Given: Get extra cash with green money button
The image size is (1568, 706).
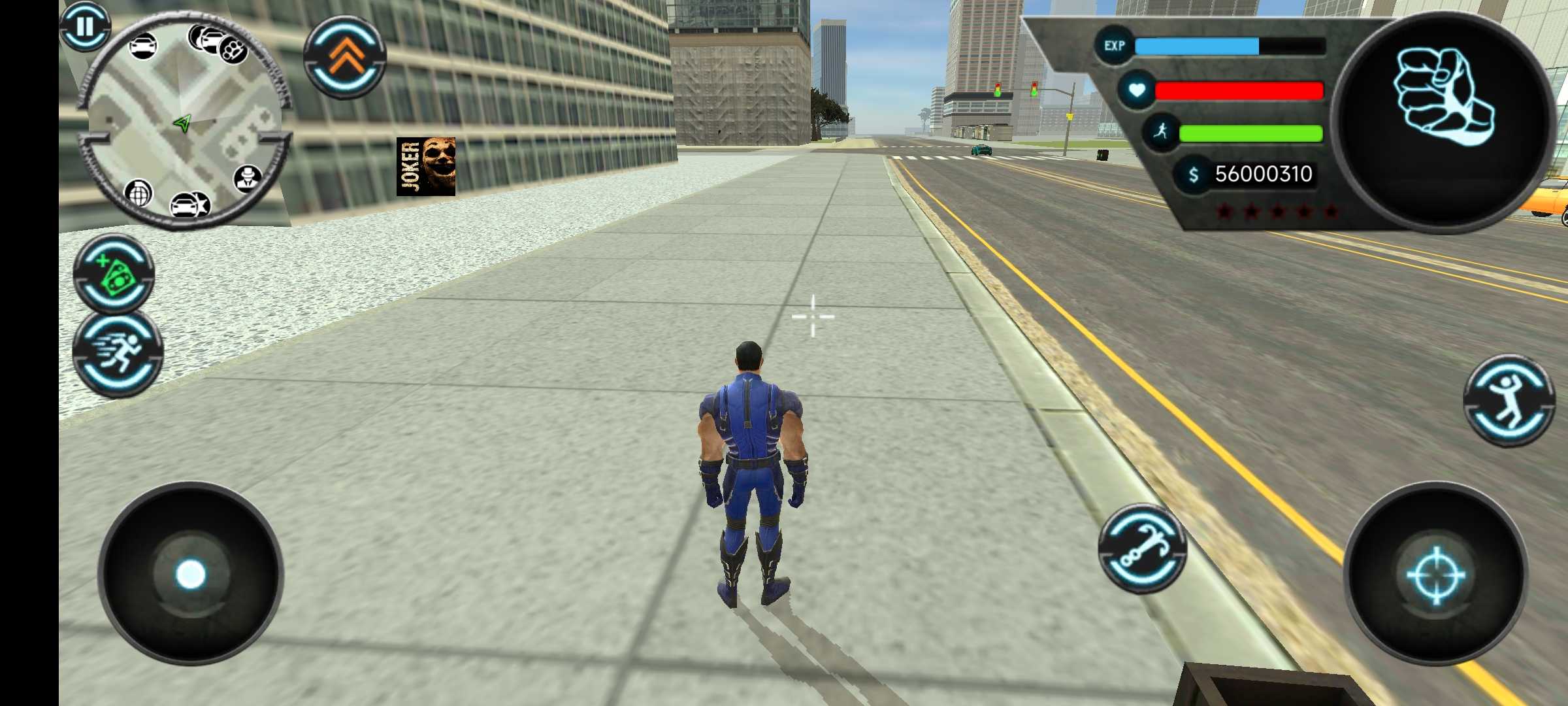Looking at the screenshot, I should [115, 275].
